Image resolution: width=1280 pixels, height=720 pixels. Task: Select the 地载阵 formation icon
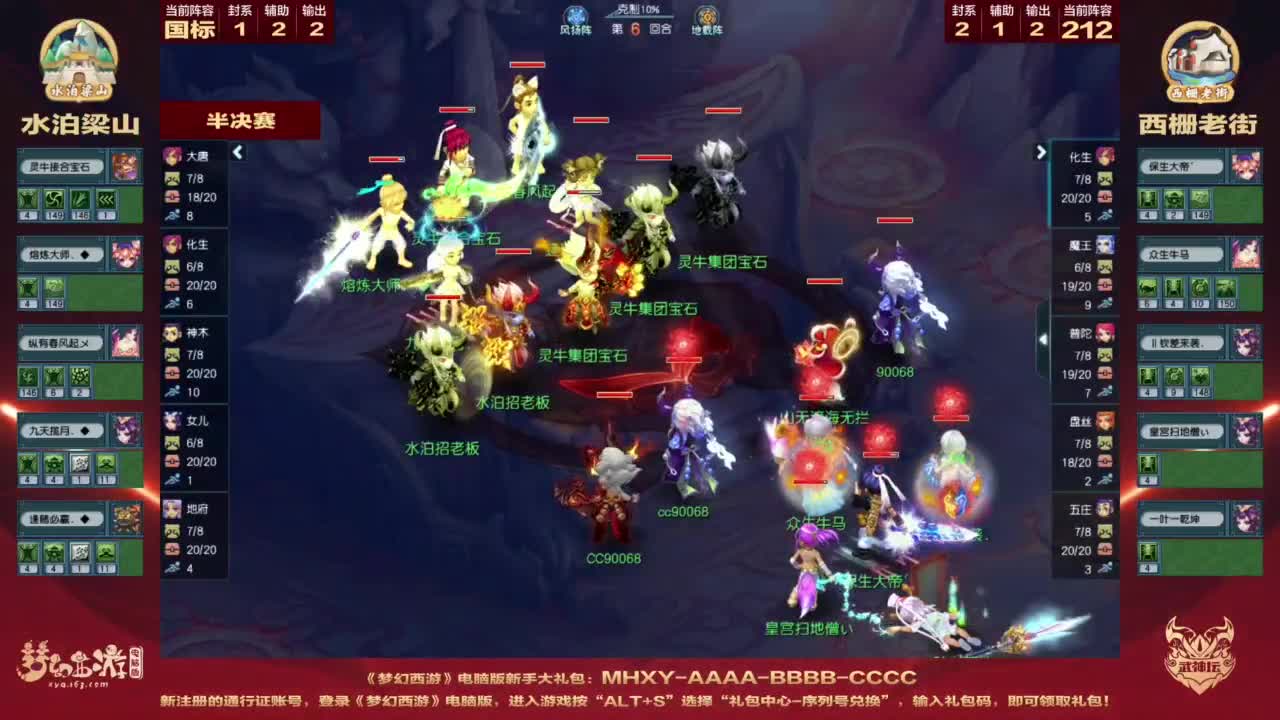pyautogui.click(x=706, y=17)
